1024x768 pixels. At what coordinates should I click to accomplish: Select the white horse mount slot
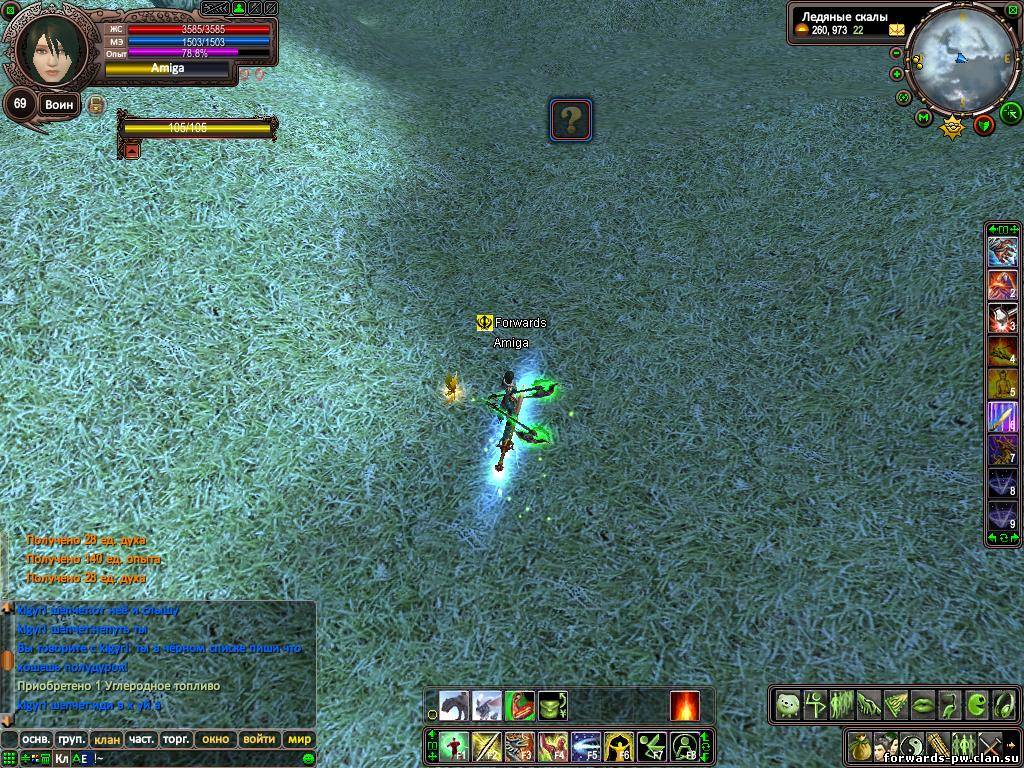point(487,706)
